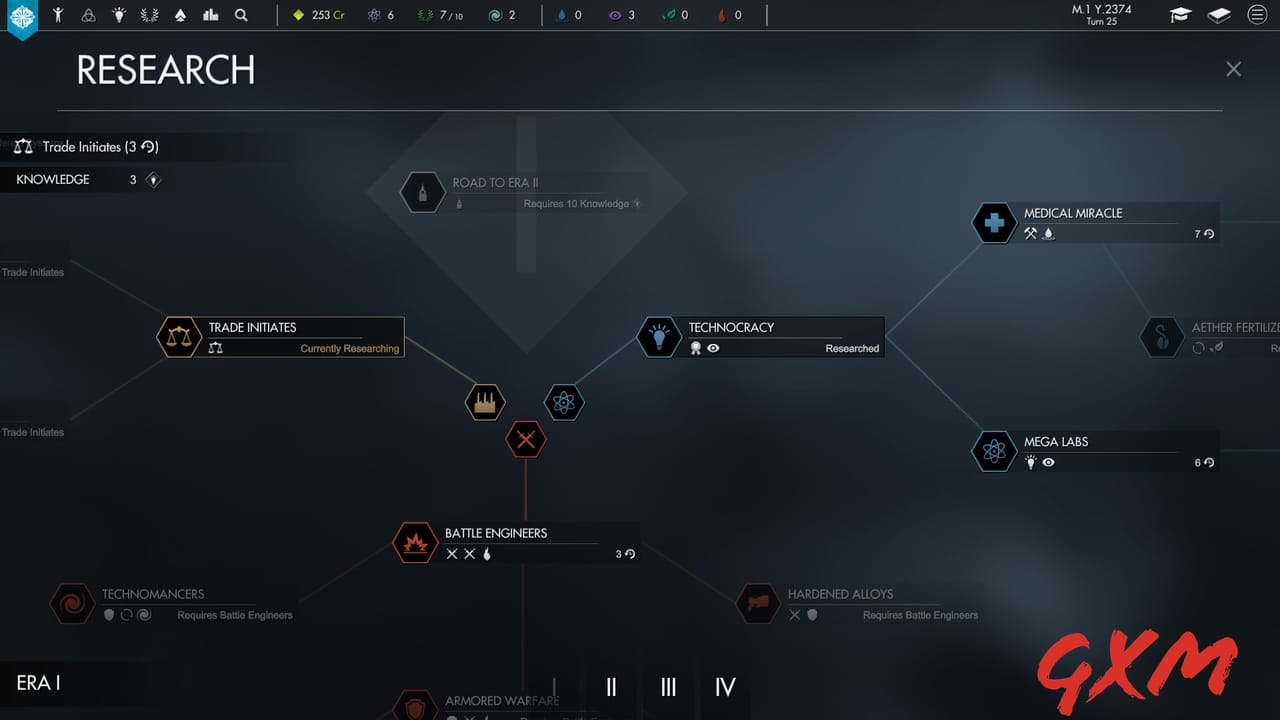Viewport: 1280px width, 720px height.
Task: Switch to Era III tab
Action: pos(667,688)
